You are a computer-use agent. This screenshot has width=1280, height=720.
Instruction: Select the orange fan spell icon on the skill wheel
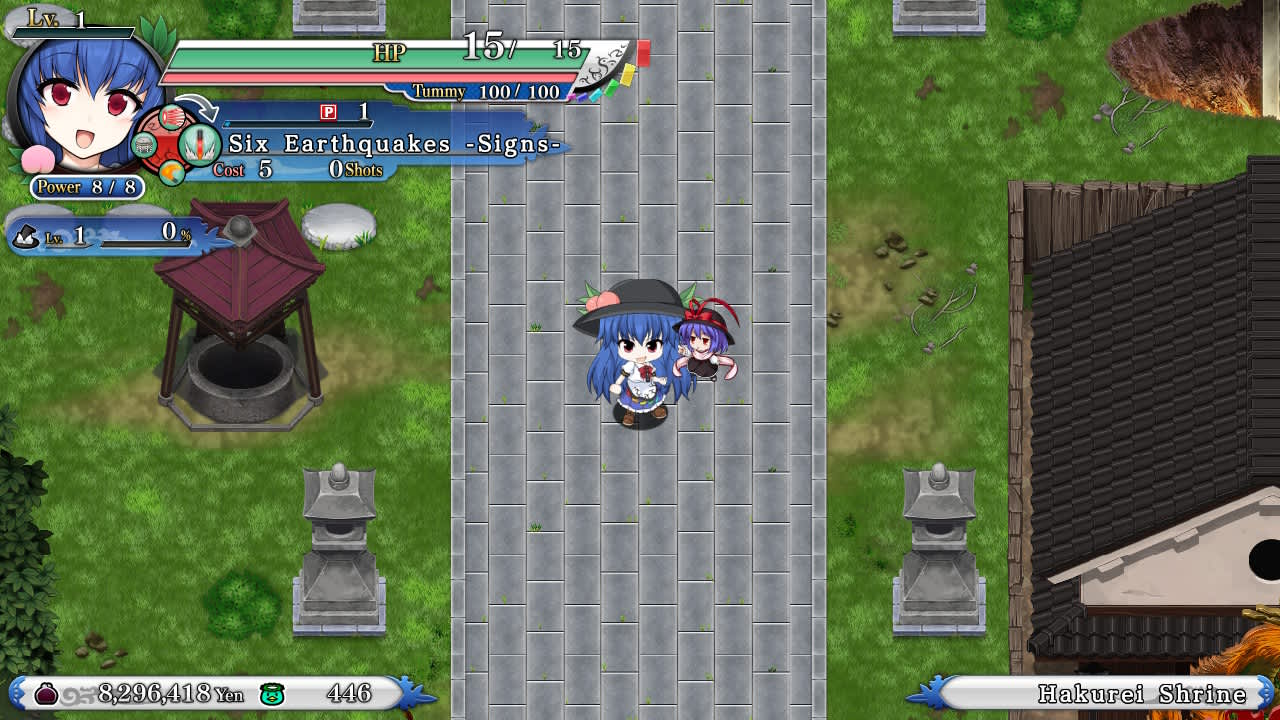click(172, 171)
